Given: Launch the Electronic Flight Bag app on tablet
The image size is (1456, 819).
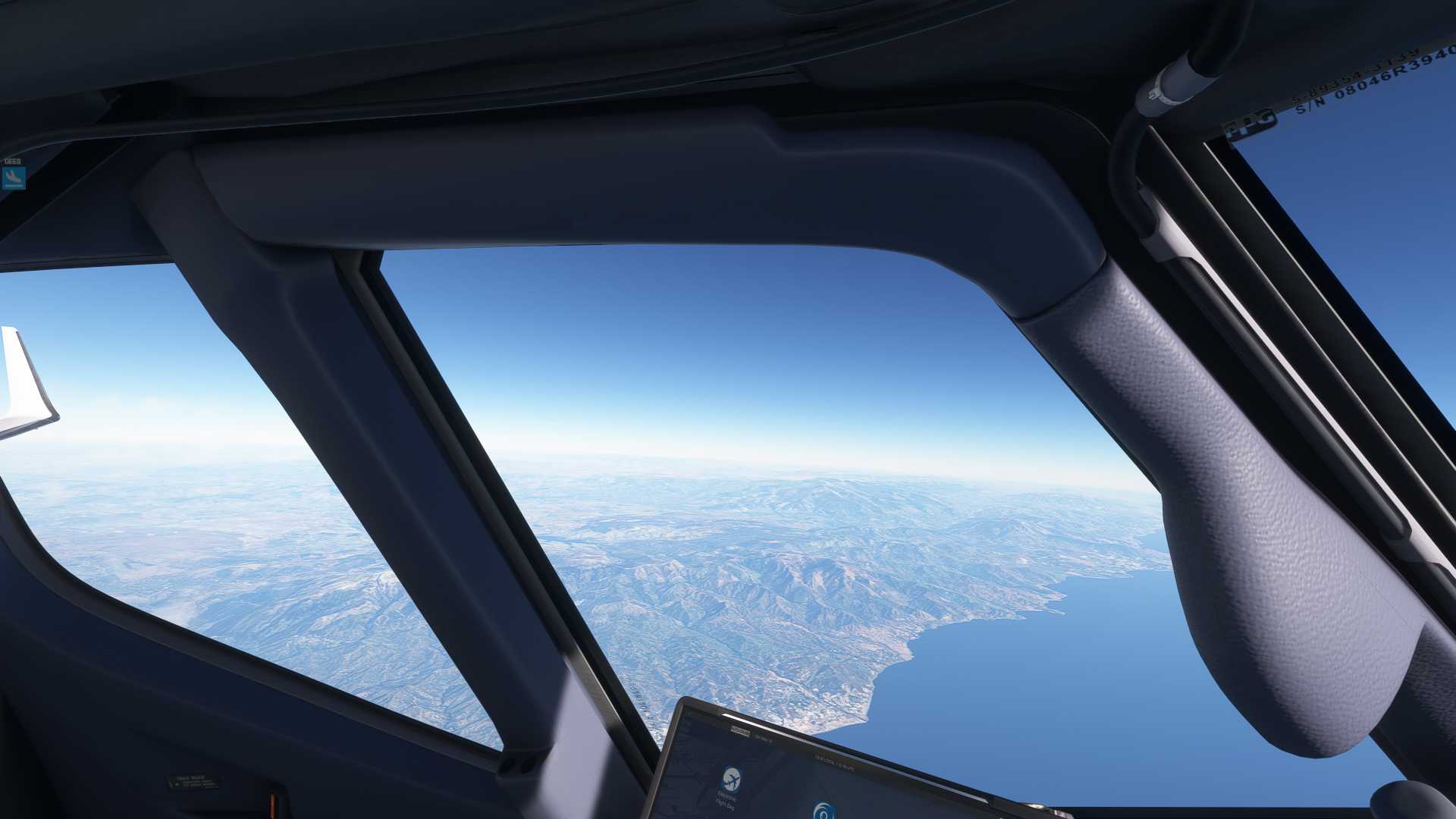Looking at the screenshot, I should pos(731,780).
